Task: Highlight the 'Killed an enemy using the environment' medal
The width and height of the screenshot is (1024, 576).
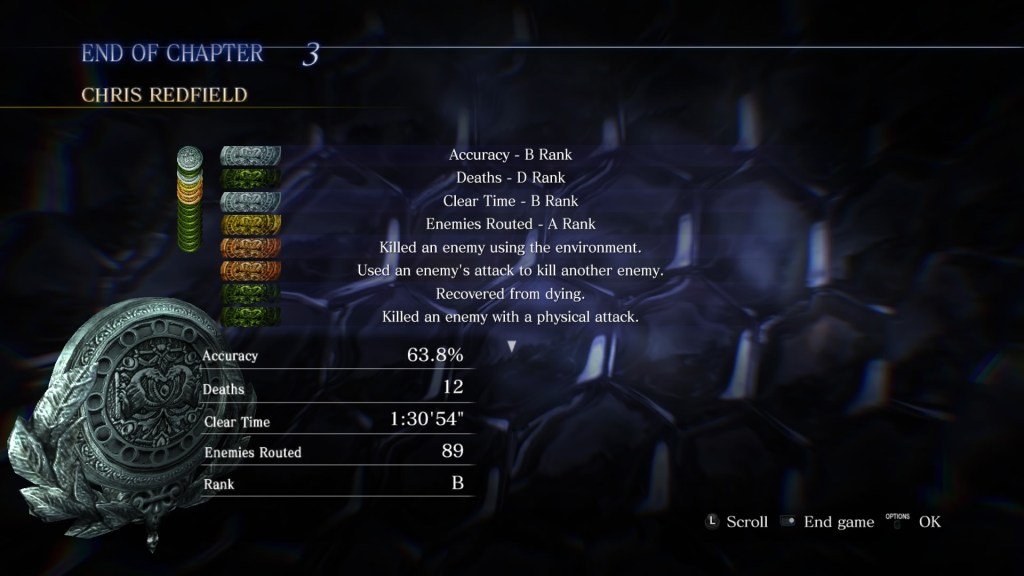Action: [510, 247]
